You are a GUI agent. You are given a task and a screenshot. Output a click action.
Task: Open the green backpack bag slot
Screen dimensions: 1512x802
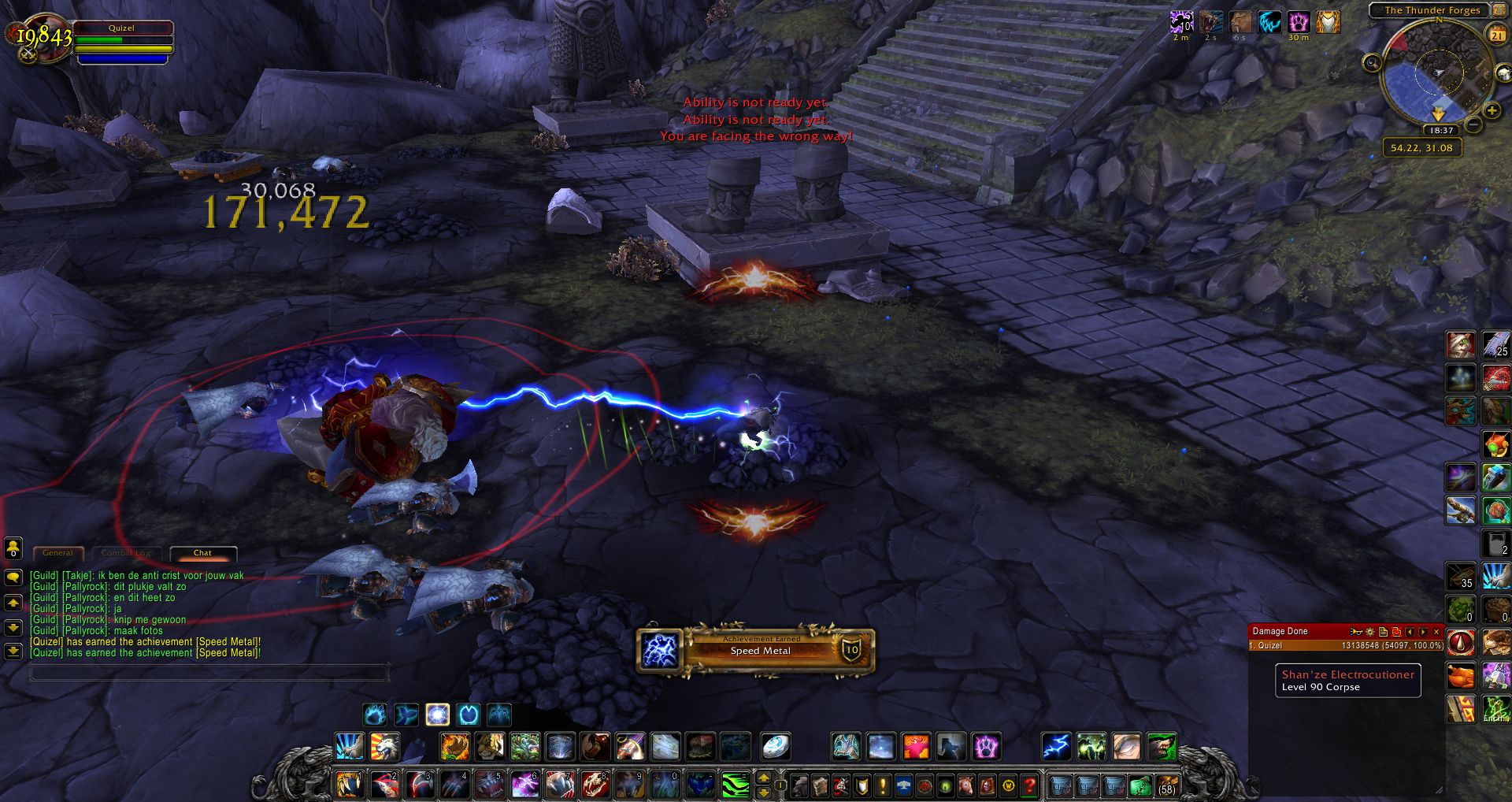[x=1140, y=785]
